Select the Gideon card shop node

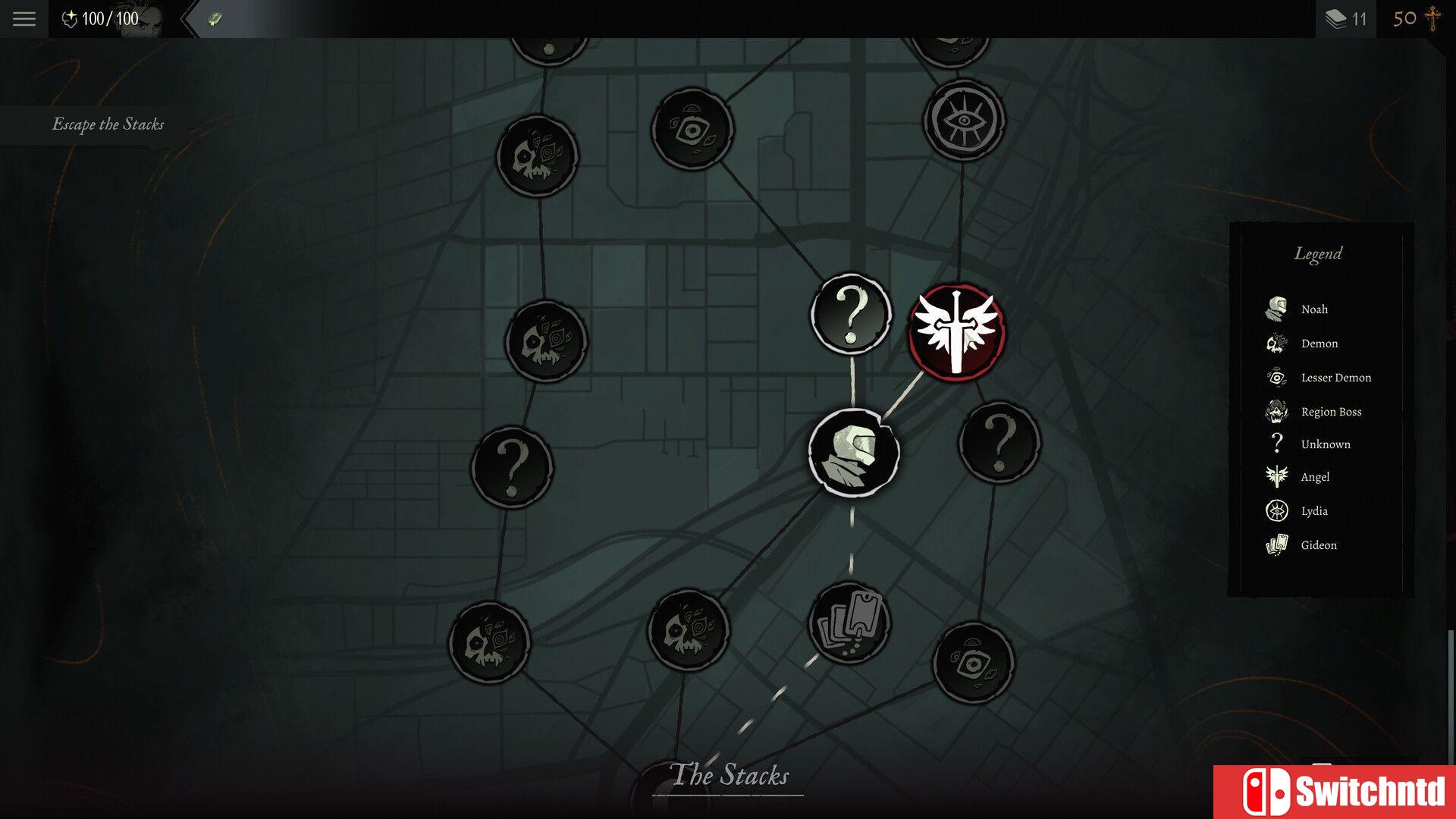849,623
